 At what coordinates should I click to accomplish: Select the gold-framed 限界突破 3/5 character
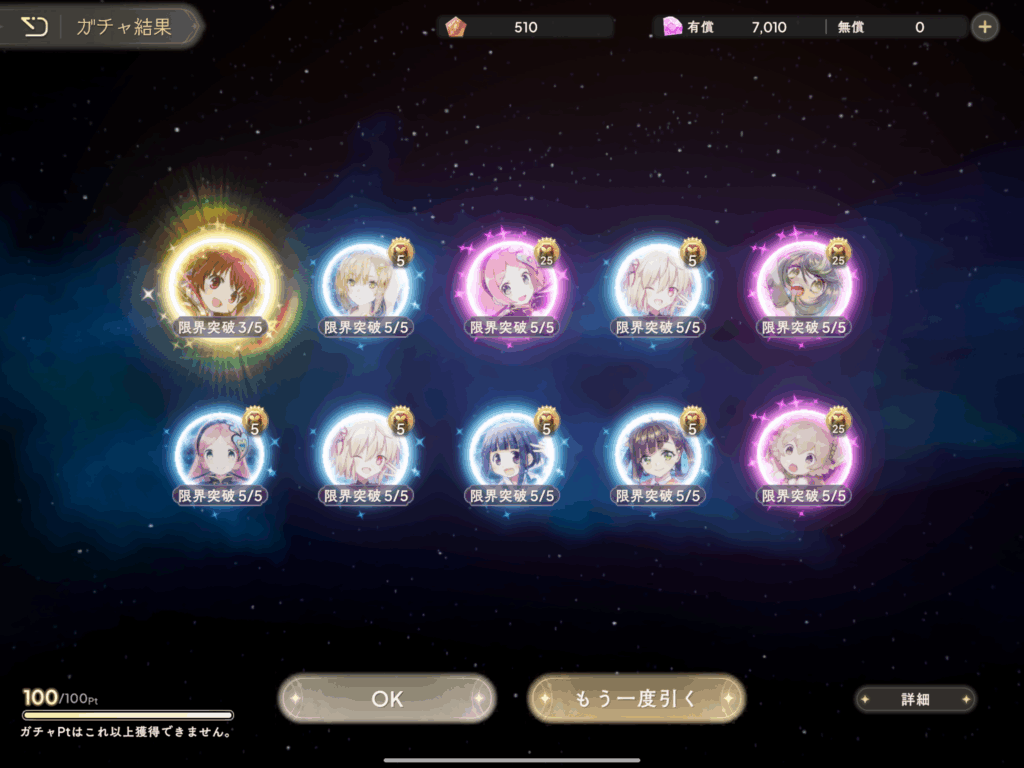219,287
